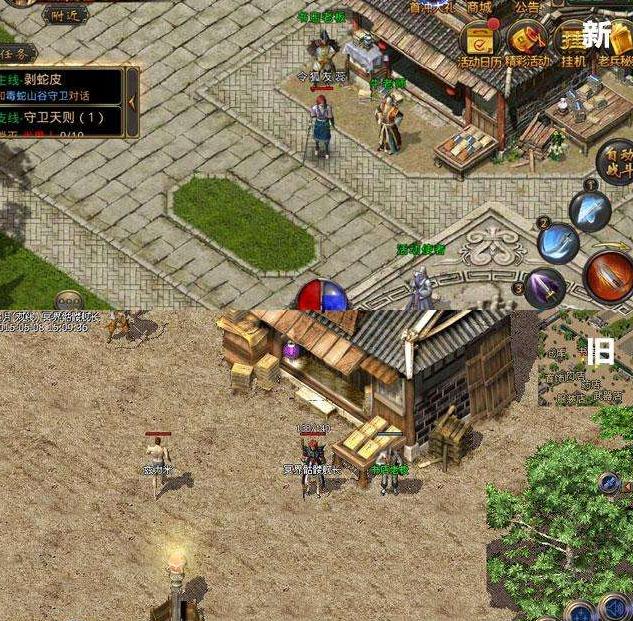Open the town minimap in lower screenshot
This screenshot has height=621, width=633.
(585, 358)
